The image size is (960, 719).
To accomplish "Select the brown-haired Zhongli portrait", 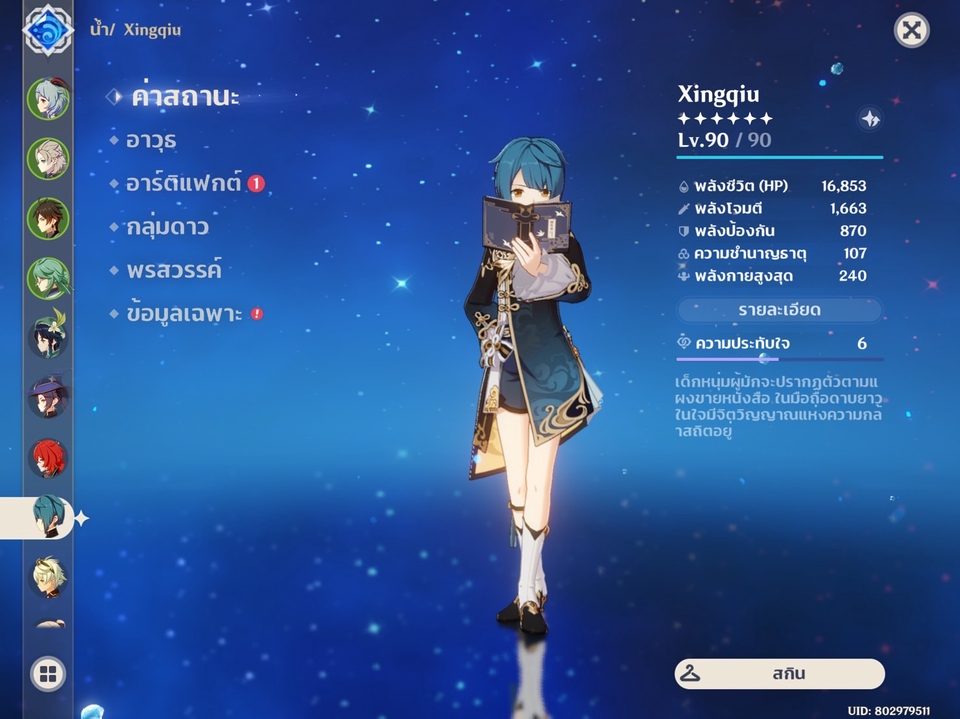I will (x=48, y=218).
